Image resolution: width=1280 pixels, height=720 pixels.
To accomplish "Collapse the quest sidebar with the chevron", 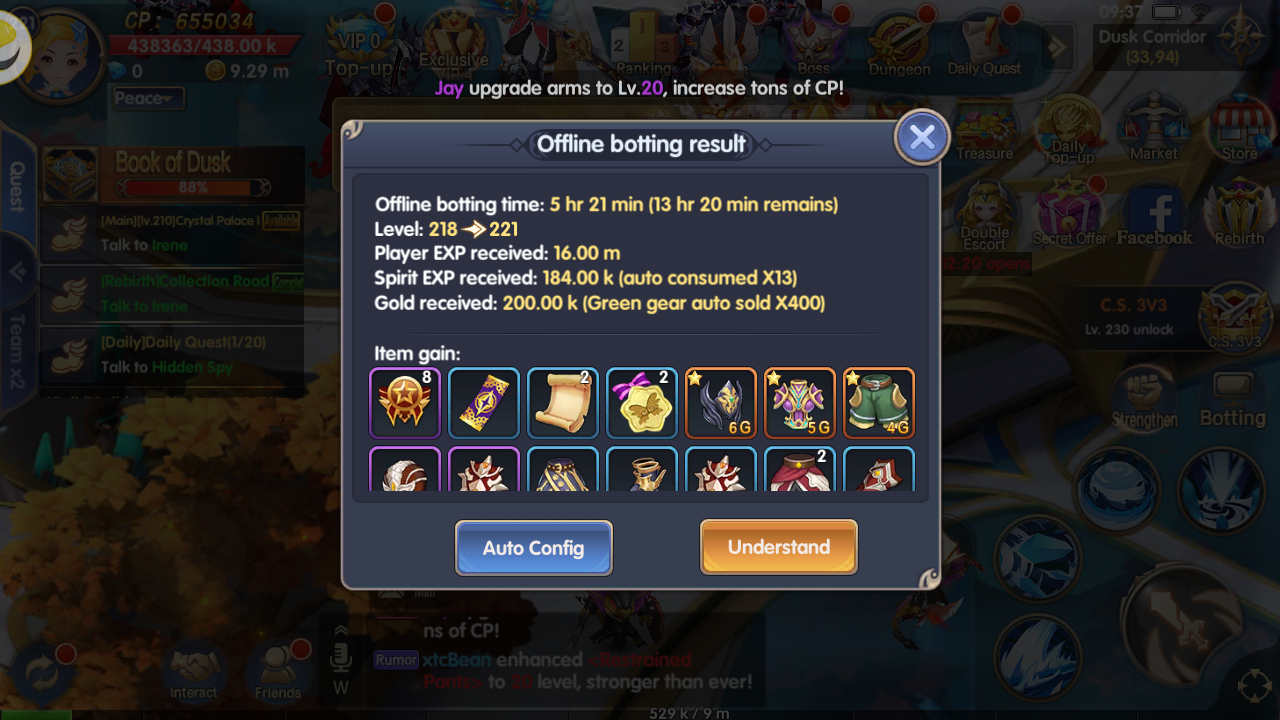I will click(x=15, y=272).
